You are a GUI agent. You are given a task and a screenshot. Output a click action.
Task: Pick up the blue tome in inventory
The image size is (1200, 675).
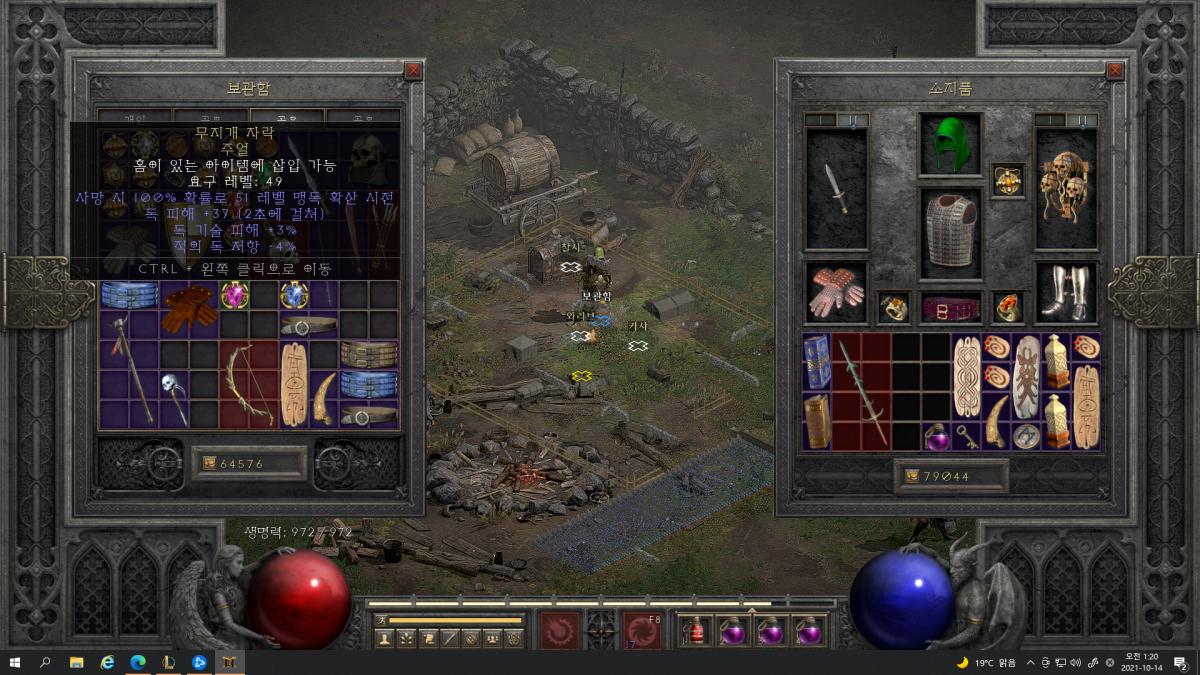(x=817, y=361)
